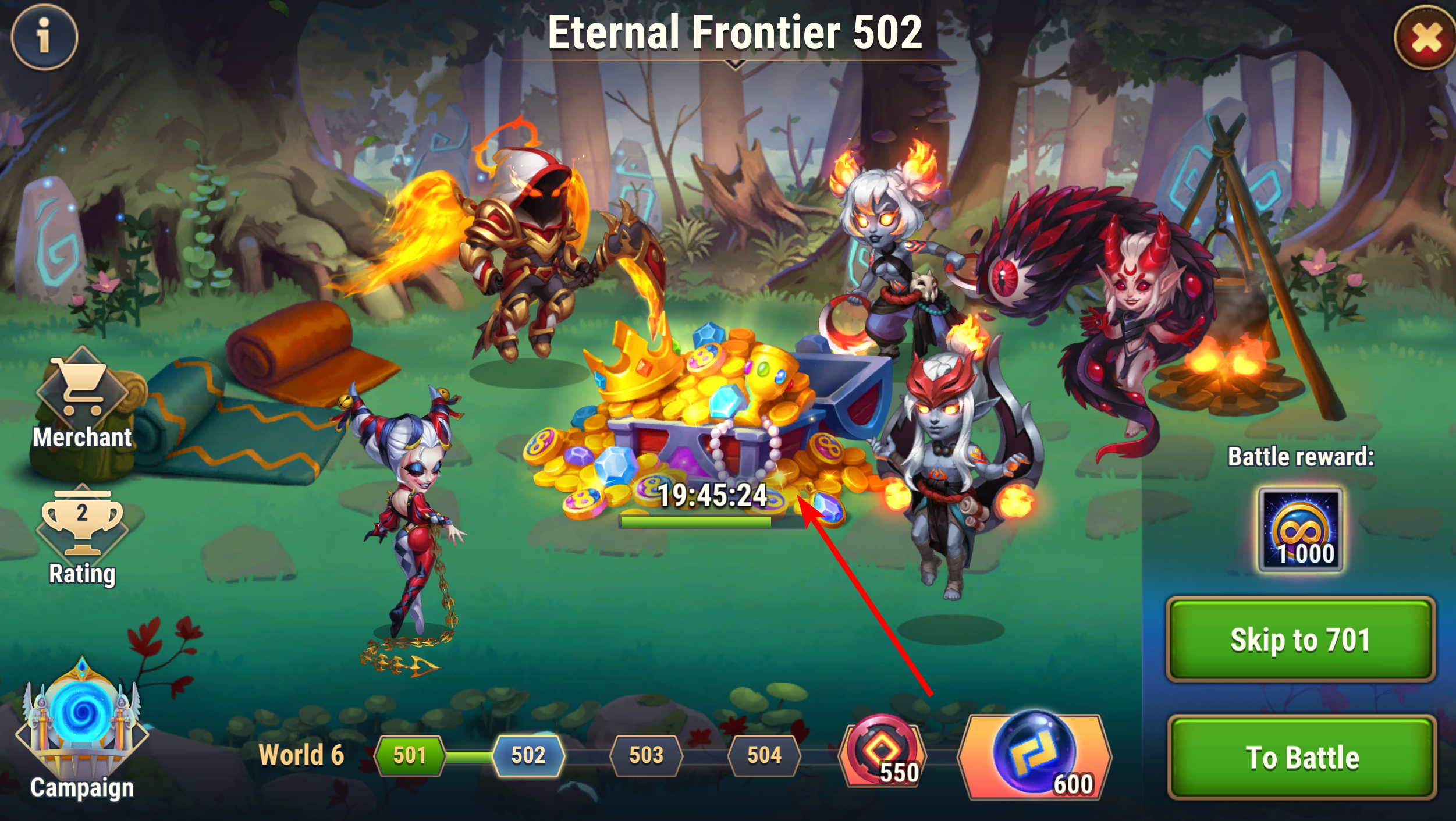This screenshot has width=1456, height=821.
Task: View the Rating trophy leaderboard
Action: tap(82, 535)
